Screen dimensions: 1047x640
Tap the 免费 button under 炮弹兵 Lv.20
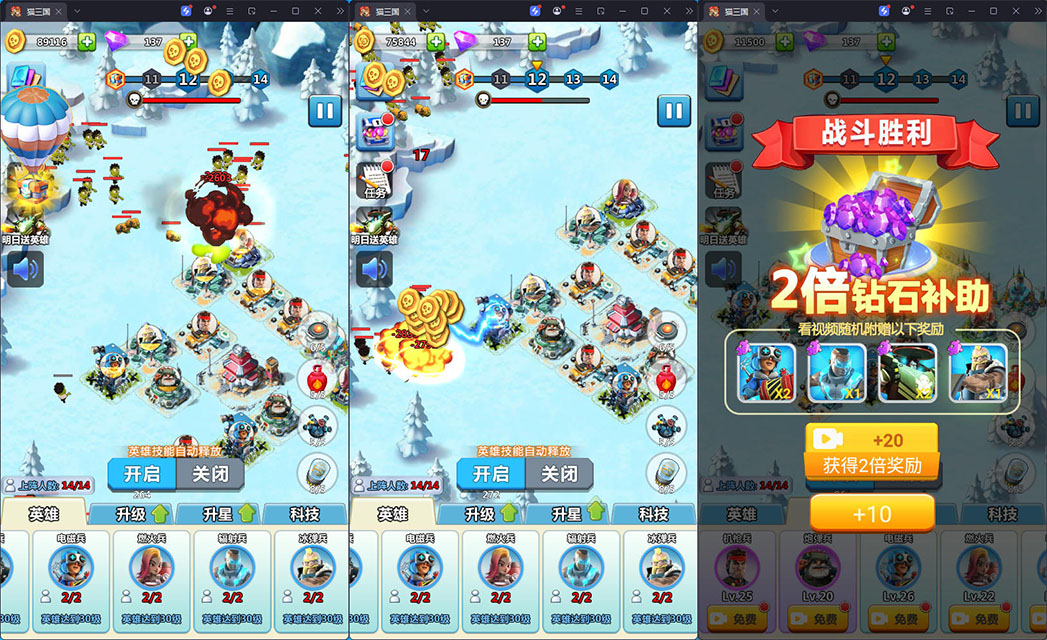point(818,620)
